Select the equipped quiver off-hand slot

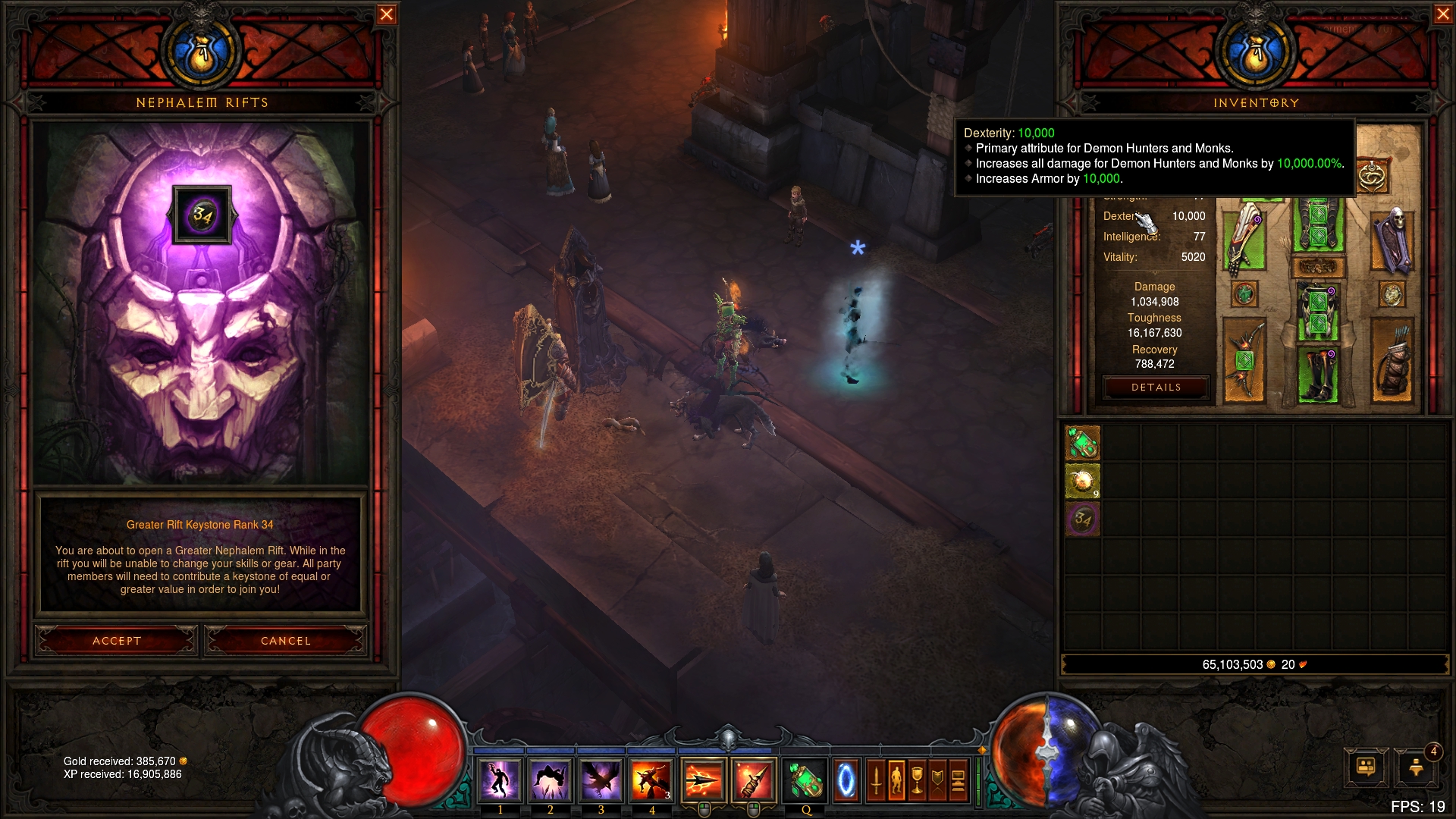point(1393,359)
